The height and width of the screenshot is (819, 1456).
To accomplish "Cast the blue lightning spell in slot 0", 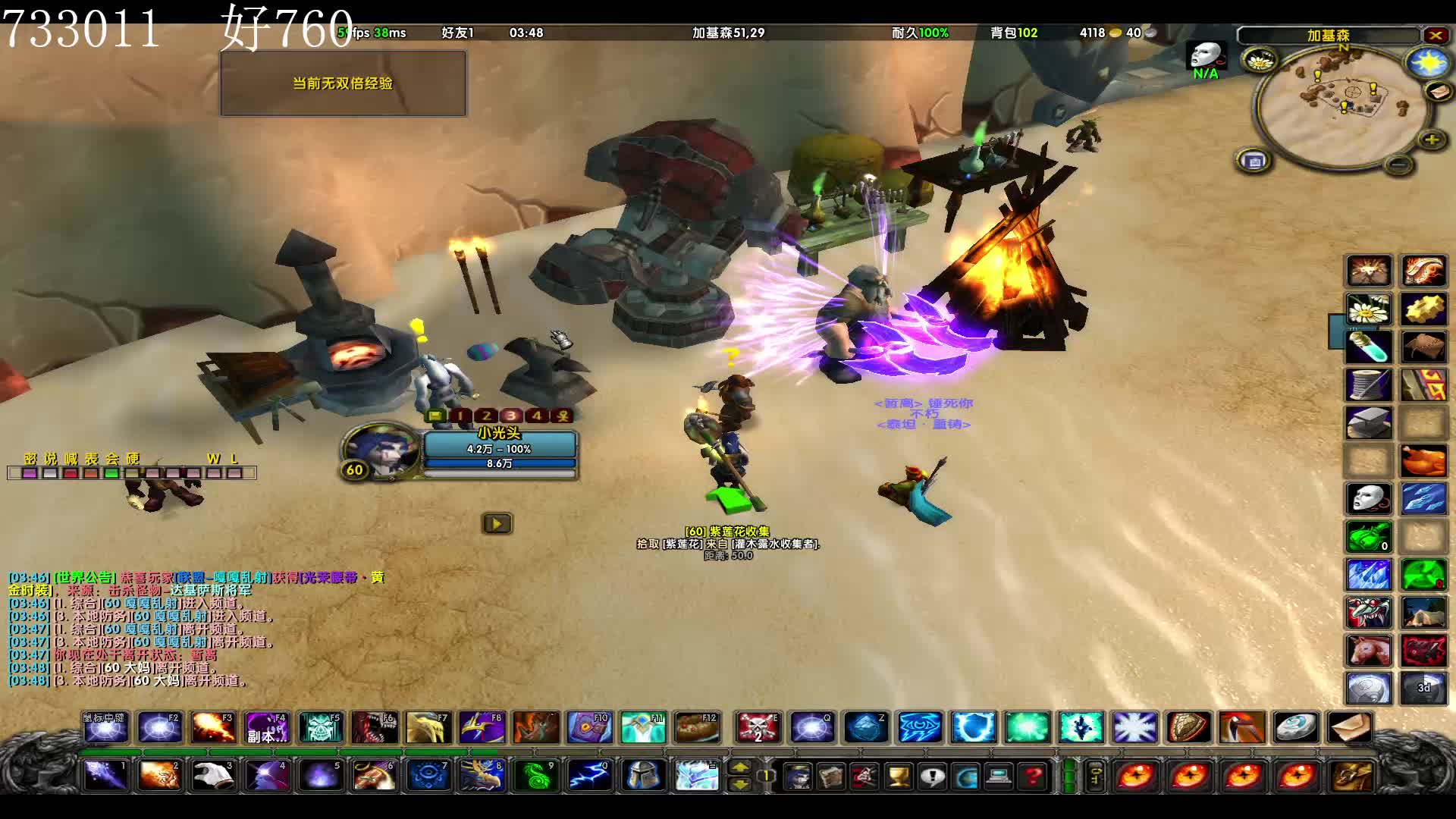I will [589, 776].
